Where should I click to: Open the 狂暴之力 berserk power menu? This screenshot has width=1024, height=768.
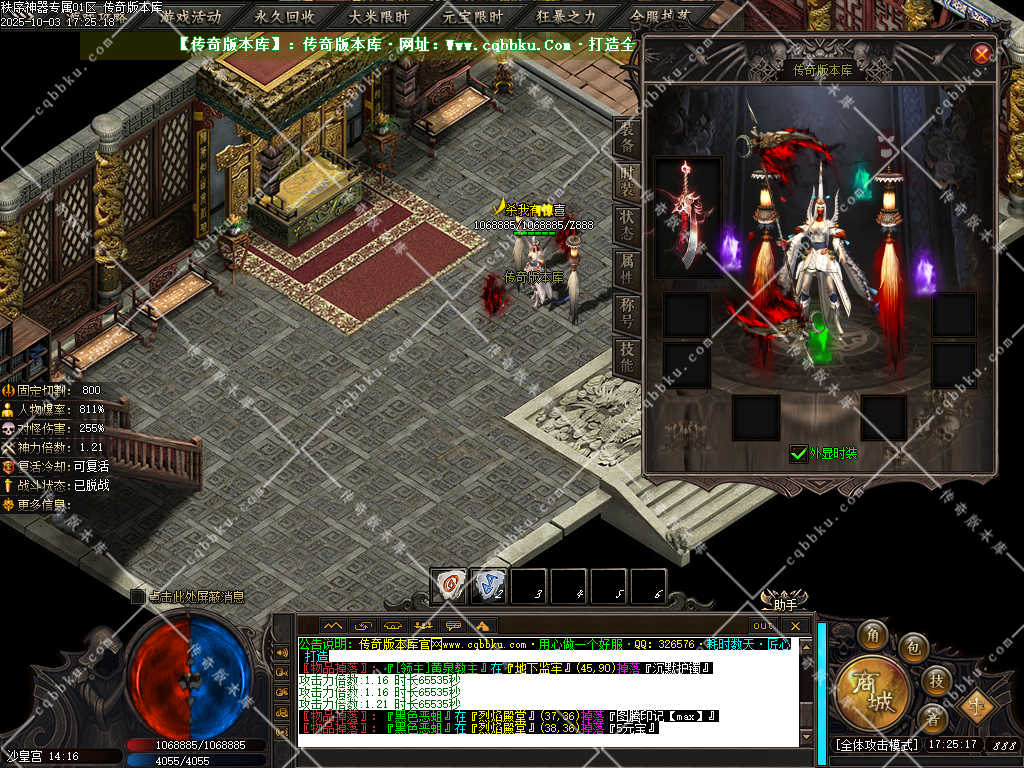566,16
